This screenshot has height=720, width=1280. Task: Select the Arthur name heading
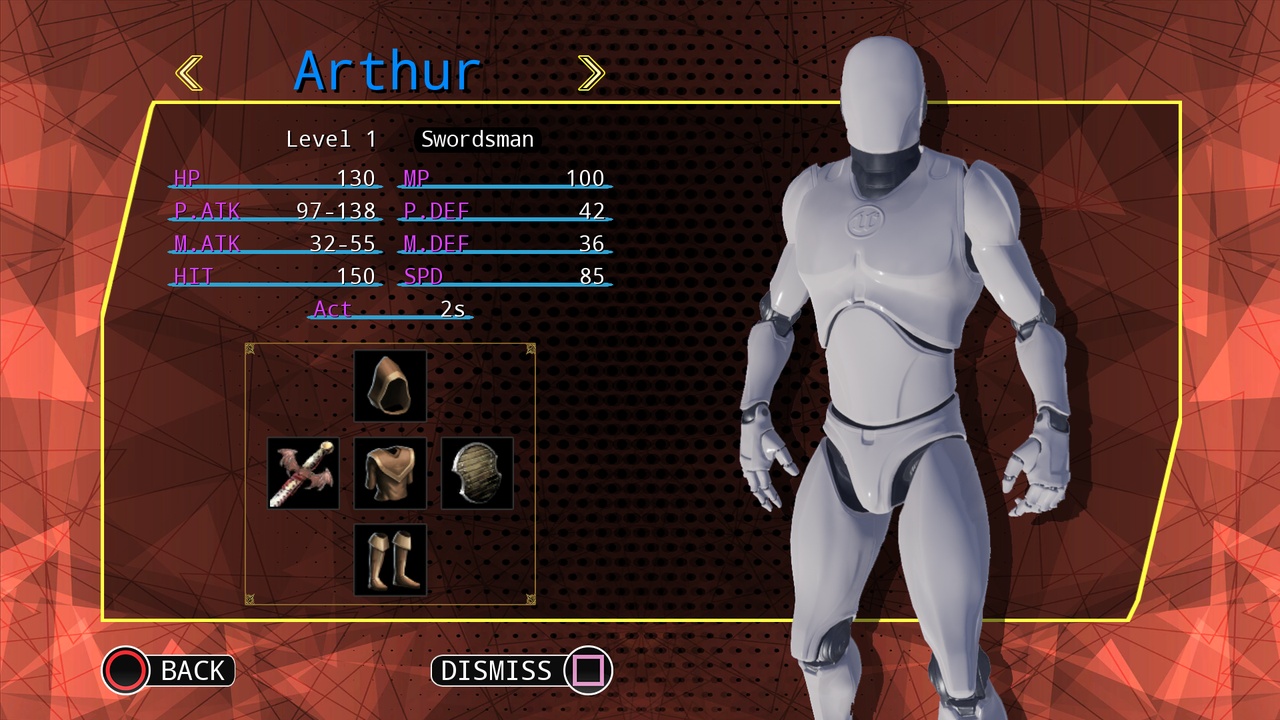[x=386, y=68]
